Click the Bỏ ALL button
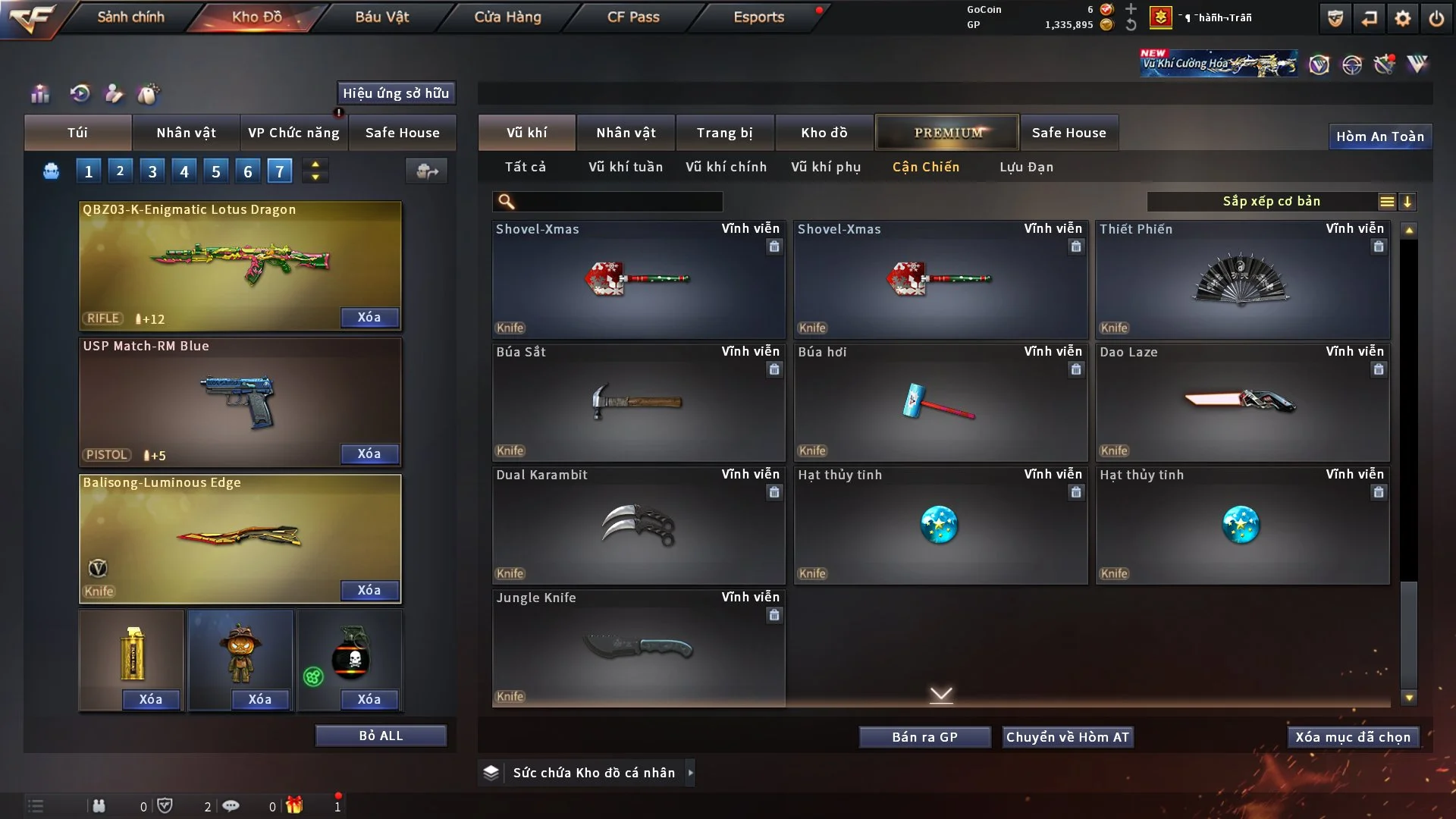 click(x=381, y=736)
